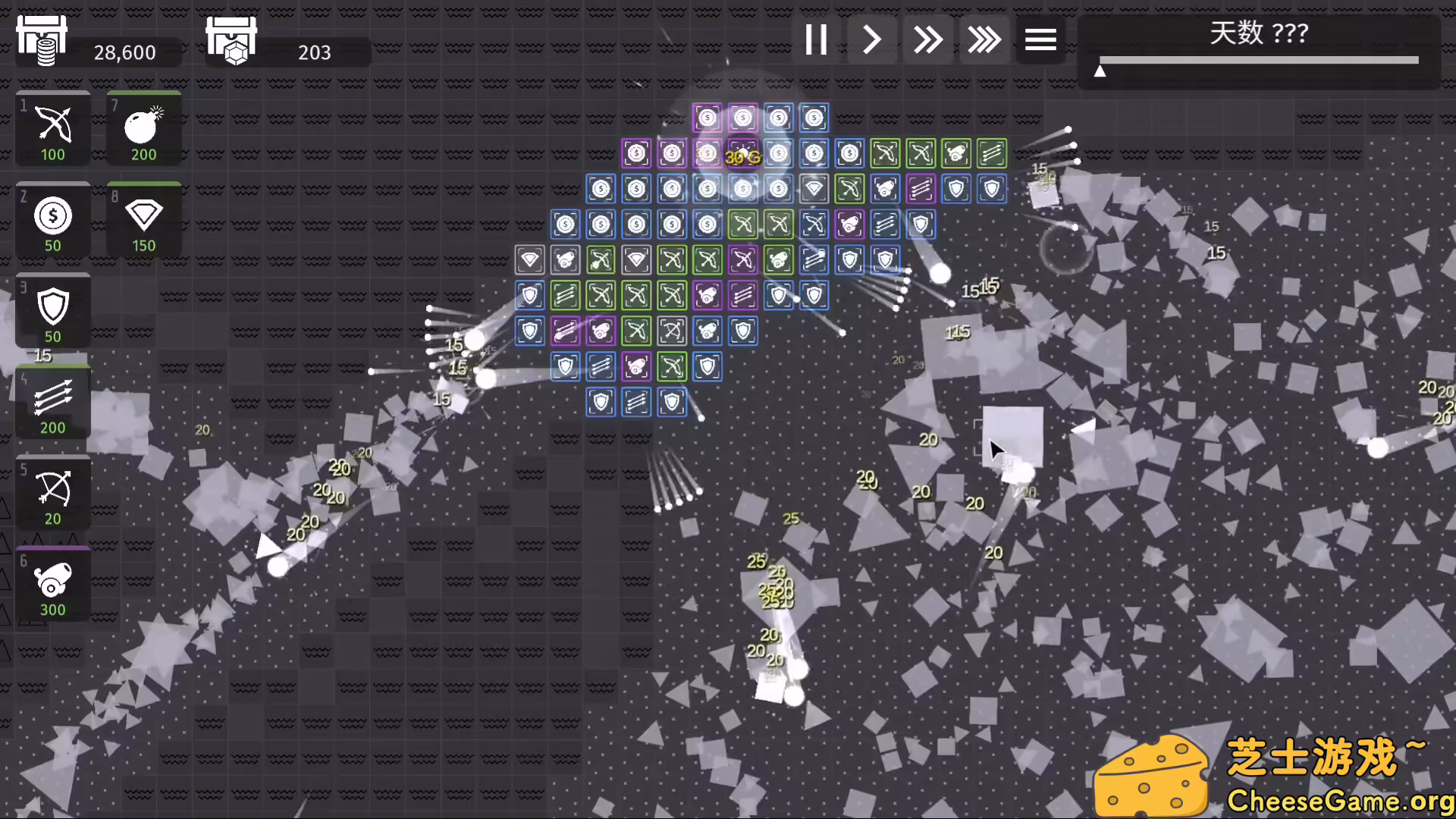
Task: Select the cannon tower costing 300
Action: pyautogui.click(x=52, y=582)
